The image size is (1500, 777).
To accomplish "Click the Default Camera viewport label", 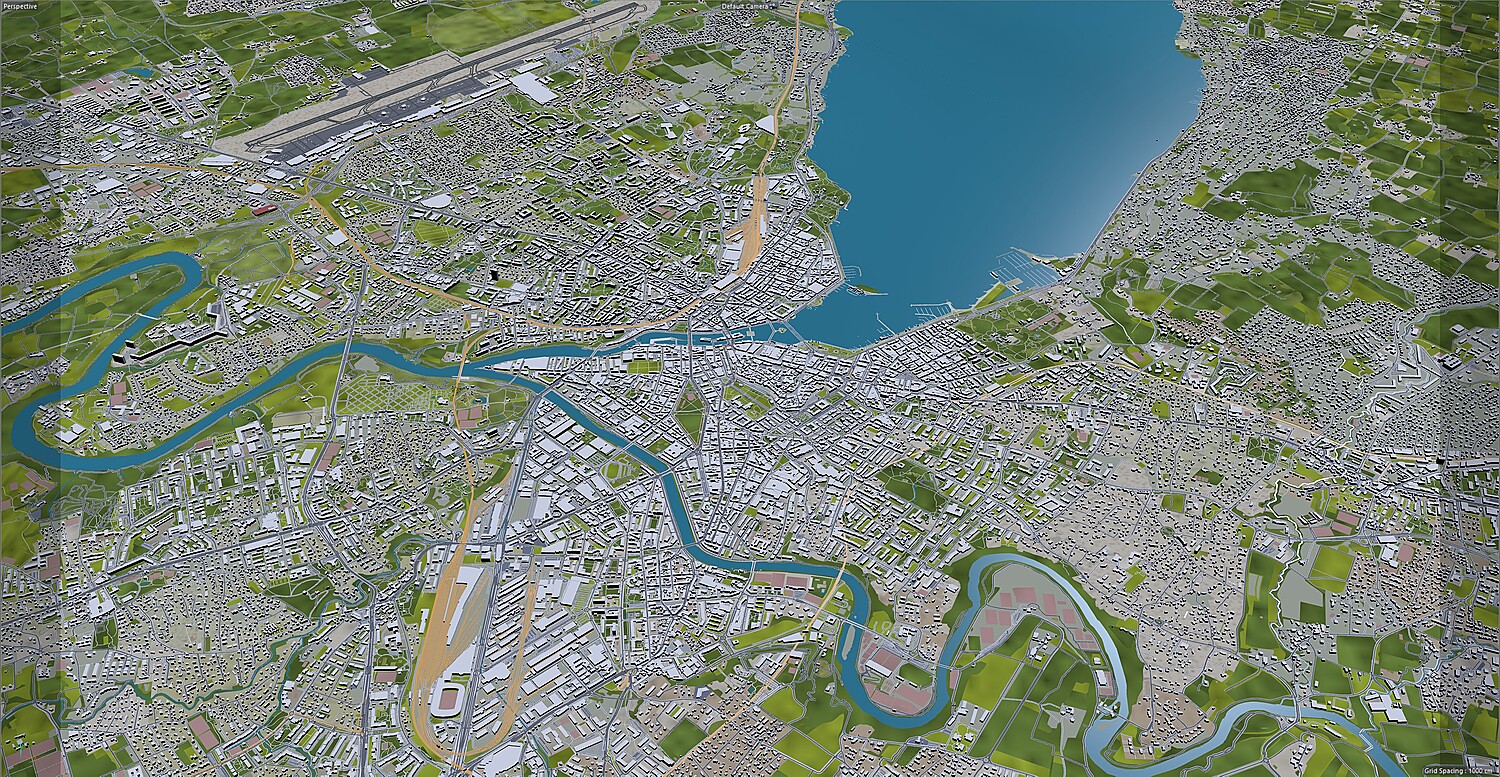I will click(x=746, y=6).
